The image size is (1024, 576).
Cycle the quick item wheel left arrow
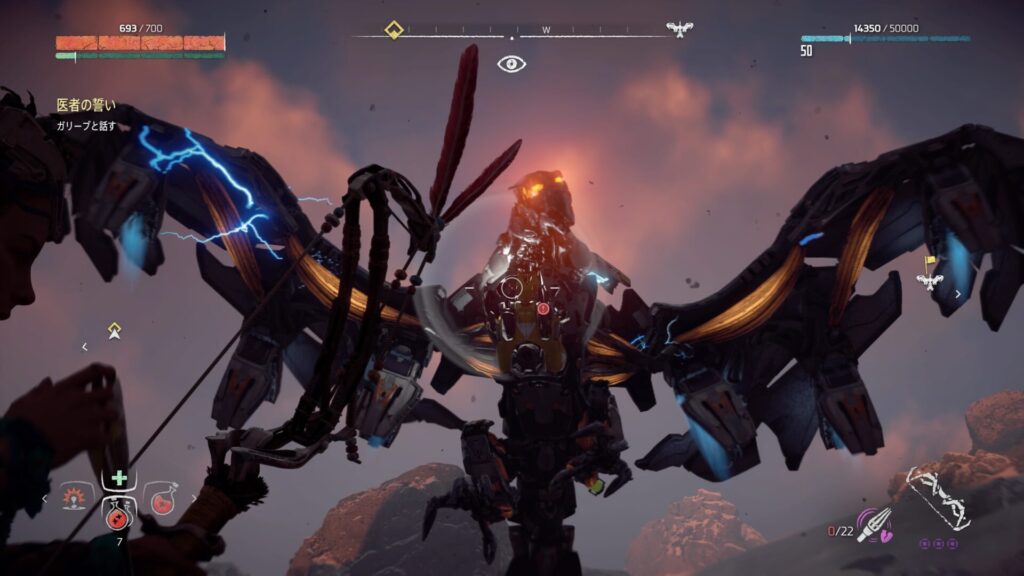click(x=45, y=497)
